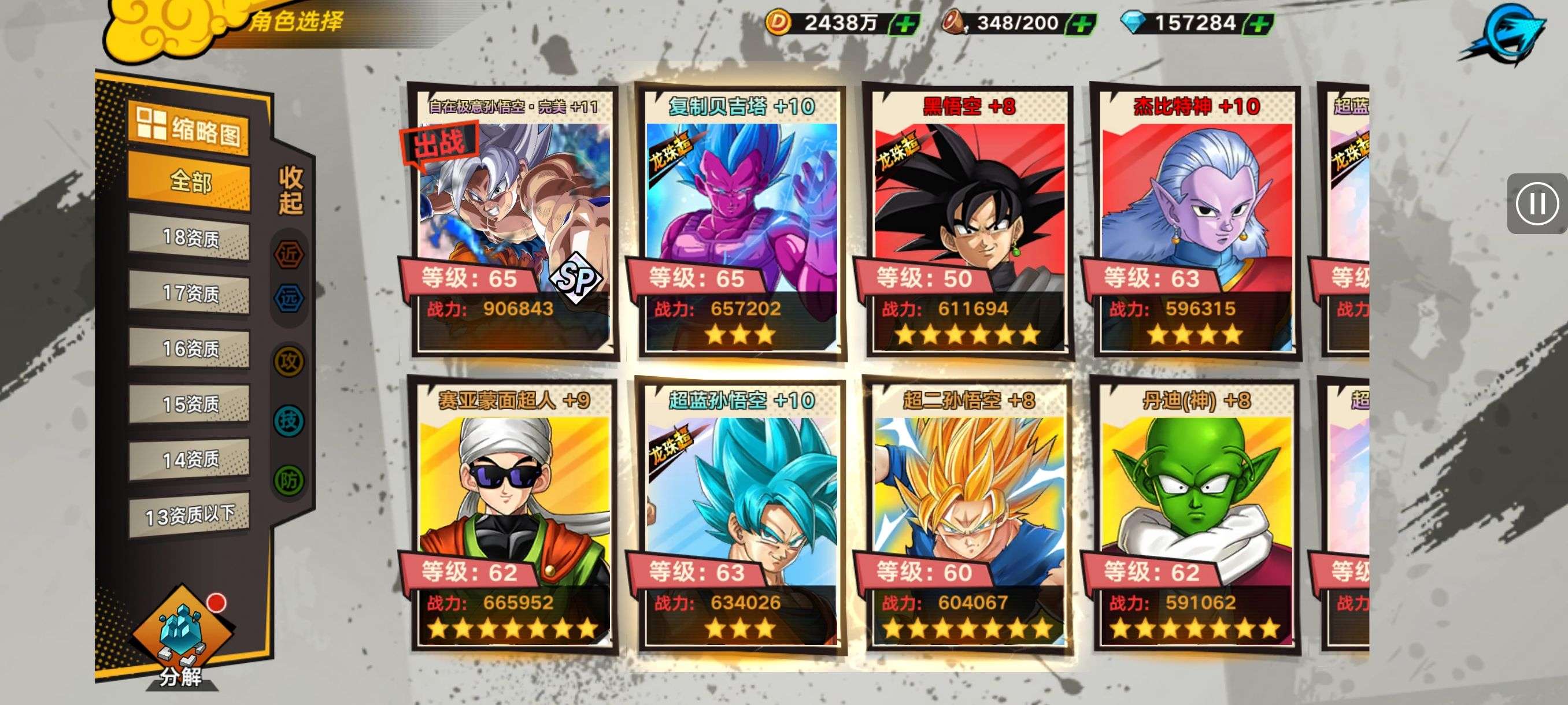Show characters with 13资质以下
The height and width of the screenshot is (705, 1568).
(x=189, y=515)
